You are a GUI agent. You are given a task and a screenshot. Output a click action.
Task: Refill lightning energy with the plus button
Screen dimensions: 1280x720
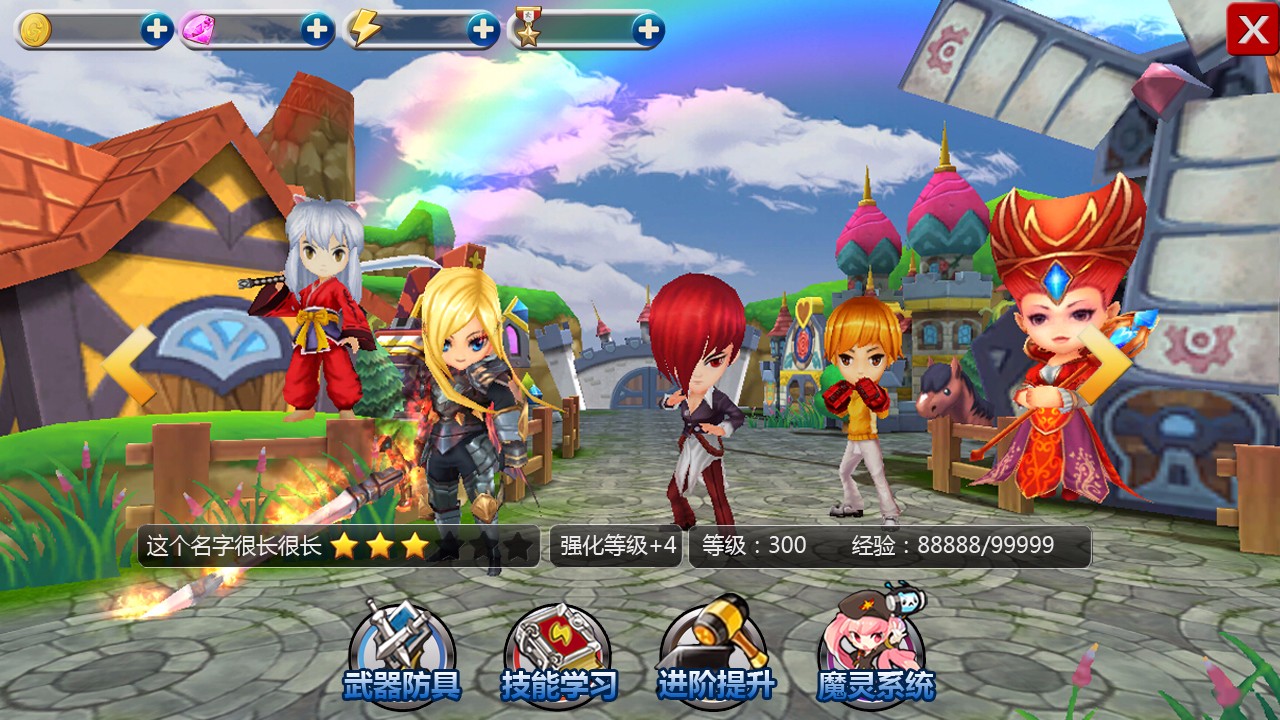pos(483,30)
